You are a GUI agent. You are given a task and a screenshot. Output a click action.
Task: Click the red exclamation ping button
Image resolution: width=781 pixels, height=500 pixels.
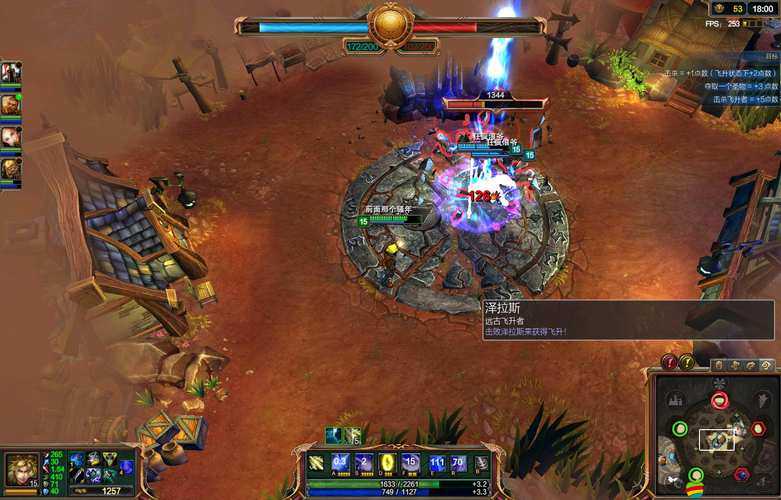pyautogui.click(x=670, y=362)
